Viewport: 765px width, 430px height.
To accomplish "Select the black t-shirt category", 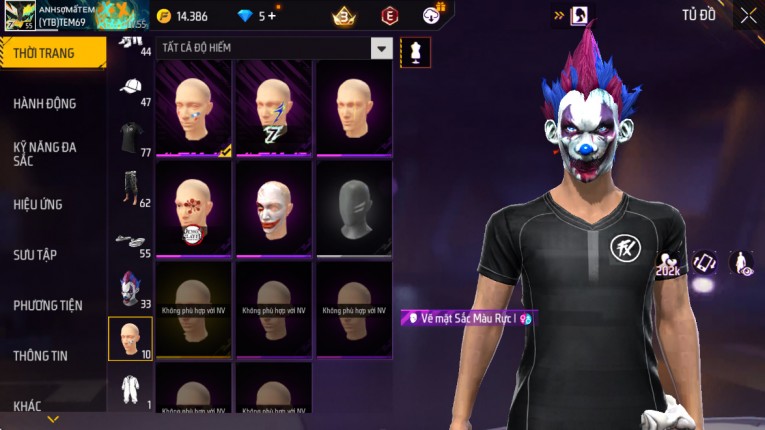I will pos(130,139).
